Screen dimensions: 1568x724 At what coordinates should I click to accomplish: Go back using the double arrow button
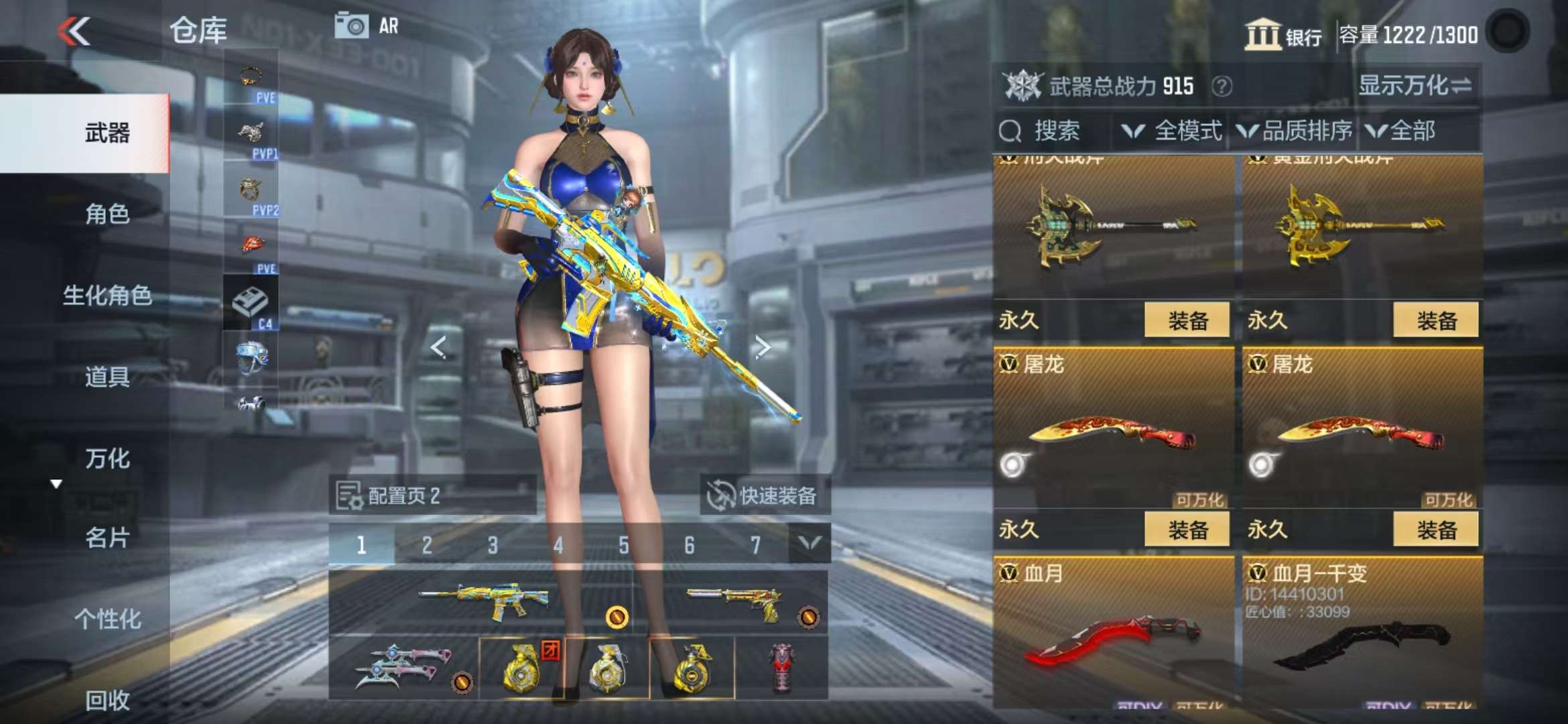click(x=74, y=32)
